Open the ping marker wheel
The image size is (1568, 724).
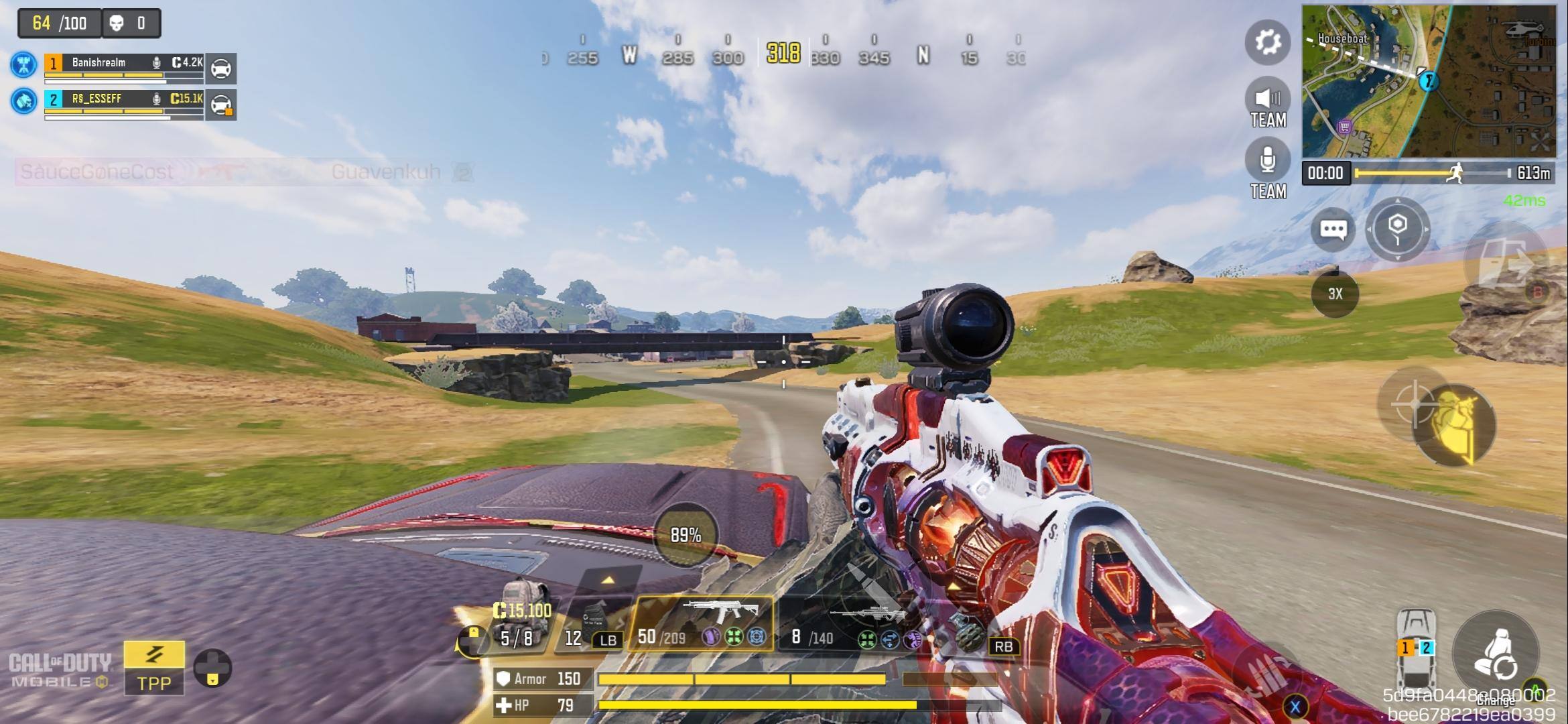(1397, 229)
